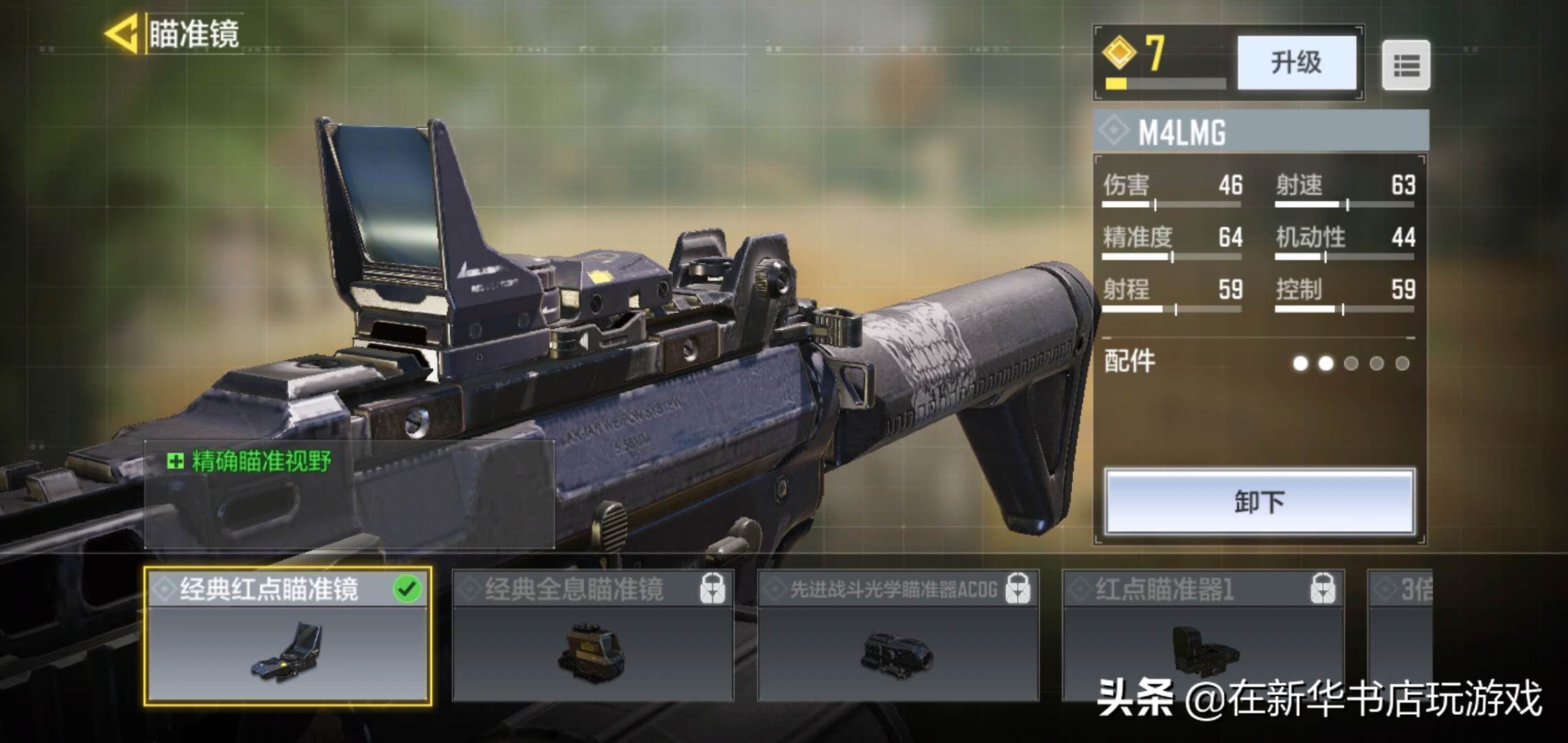Select the 经典红点瞄准镜 attachment card

(x=287, y=636)
